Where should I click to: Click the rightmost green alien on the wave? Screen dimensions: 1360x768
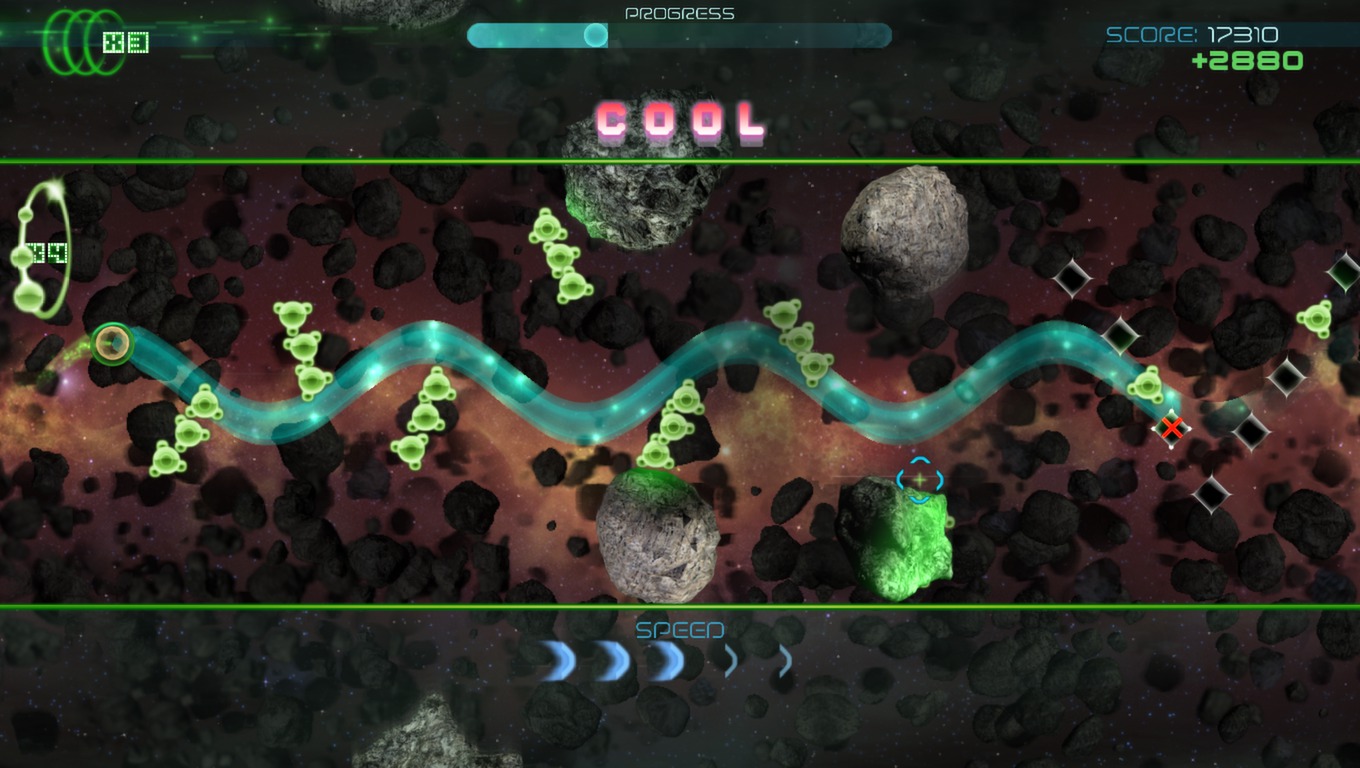(1146, 385)
